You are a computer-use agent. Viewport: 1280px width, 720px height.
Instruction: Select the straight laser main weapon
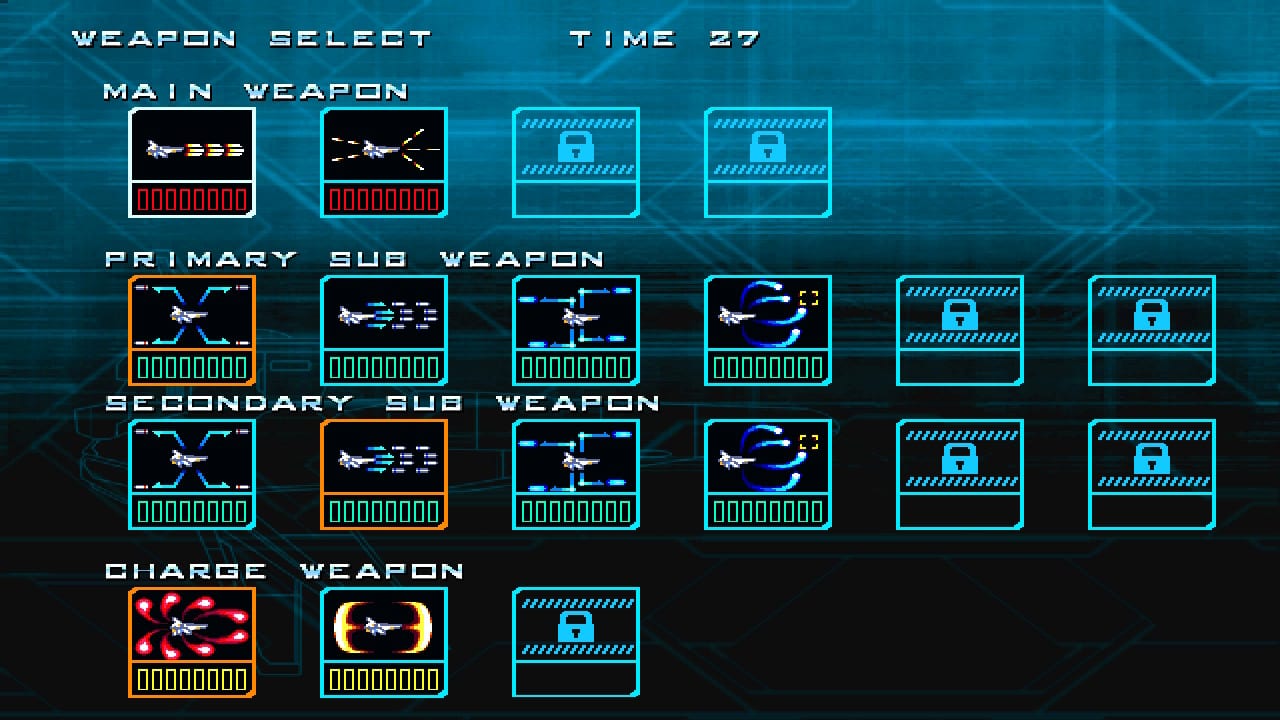click(191, 150)
